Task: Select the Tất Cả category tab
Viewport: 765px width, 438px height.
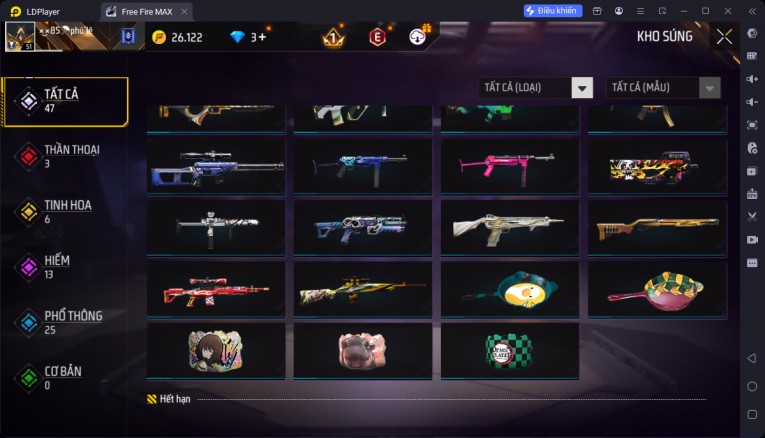Action: pos(66,100)
